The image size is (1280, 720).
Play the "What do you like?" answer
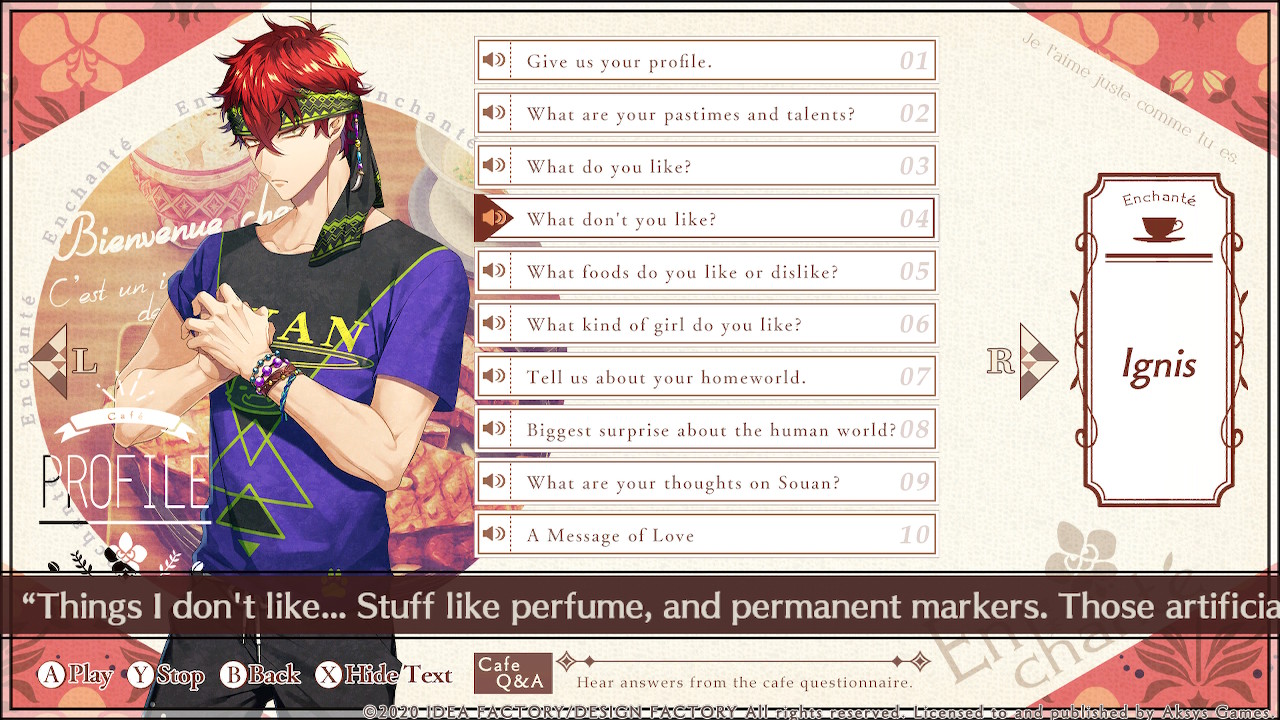click(705, 167)
